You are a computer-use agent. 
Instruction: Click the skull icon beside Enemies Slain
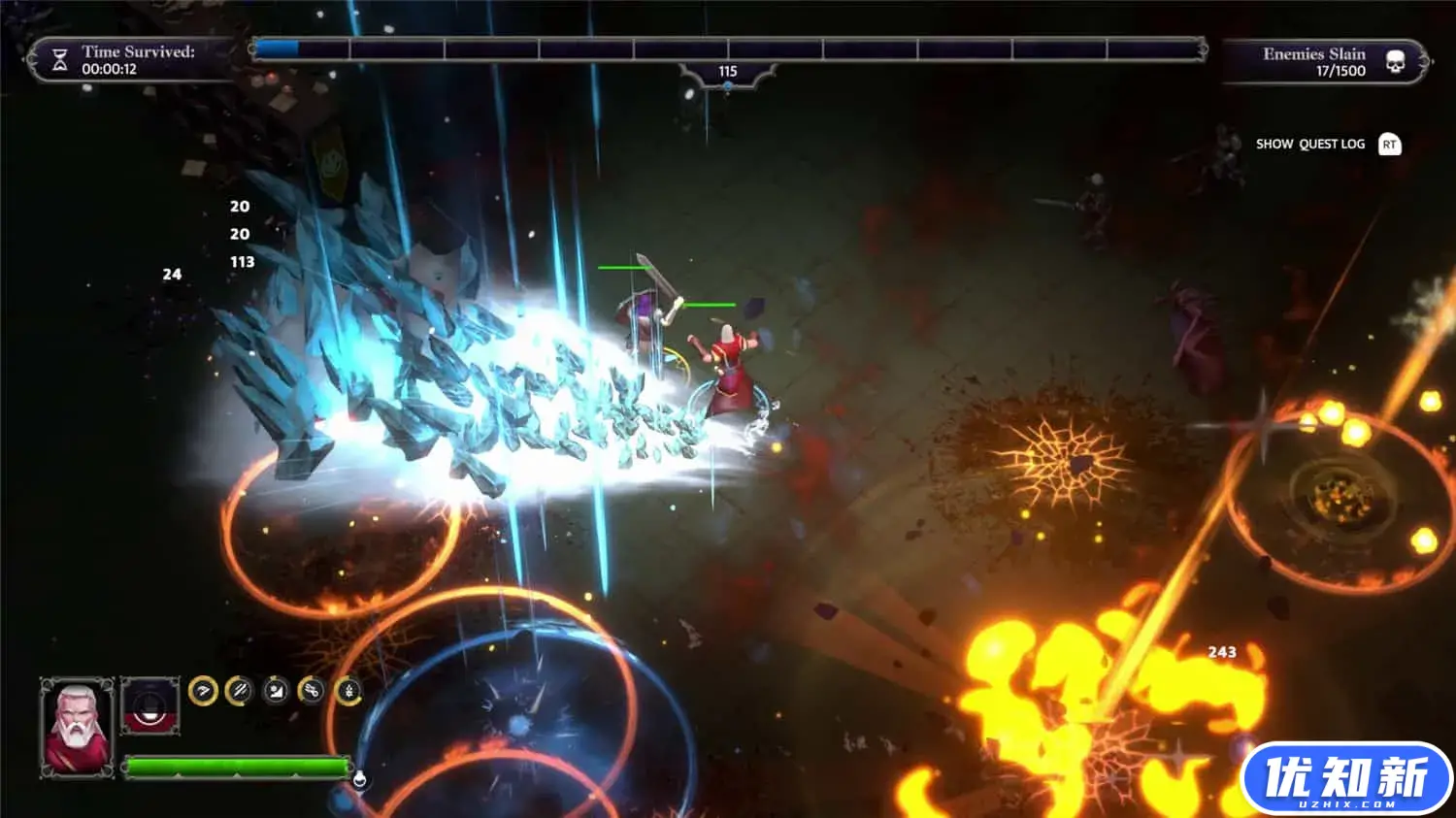click(x=1395, y=62)
